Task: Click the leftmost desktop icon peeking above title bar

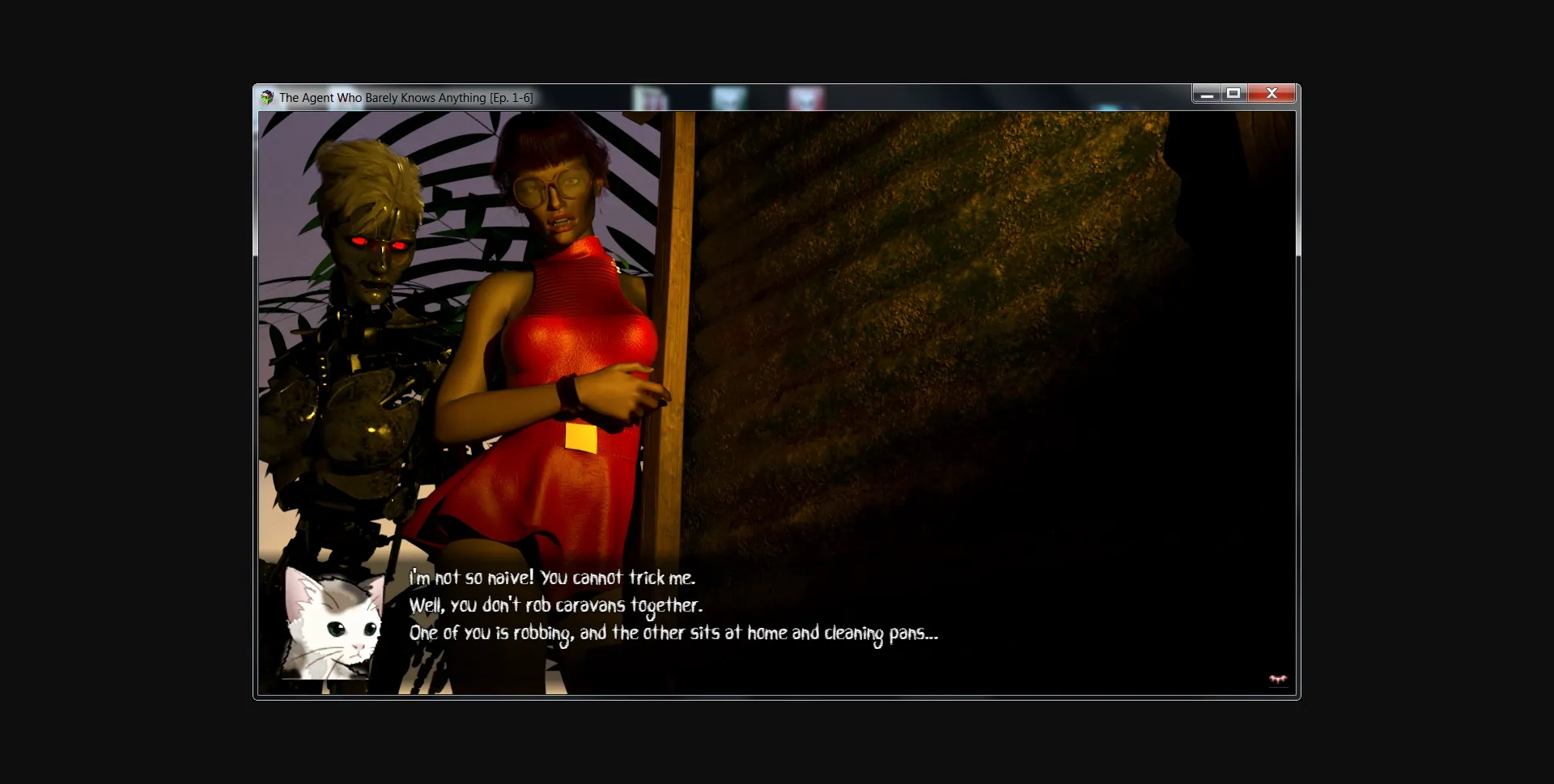Action: click(648, 95)
